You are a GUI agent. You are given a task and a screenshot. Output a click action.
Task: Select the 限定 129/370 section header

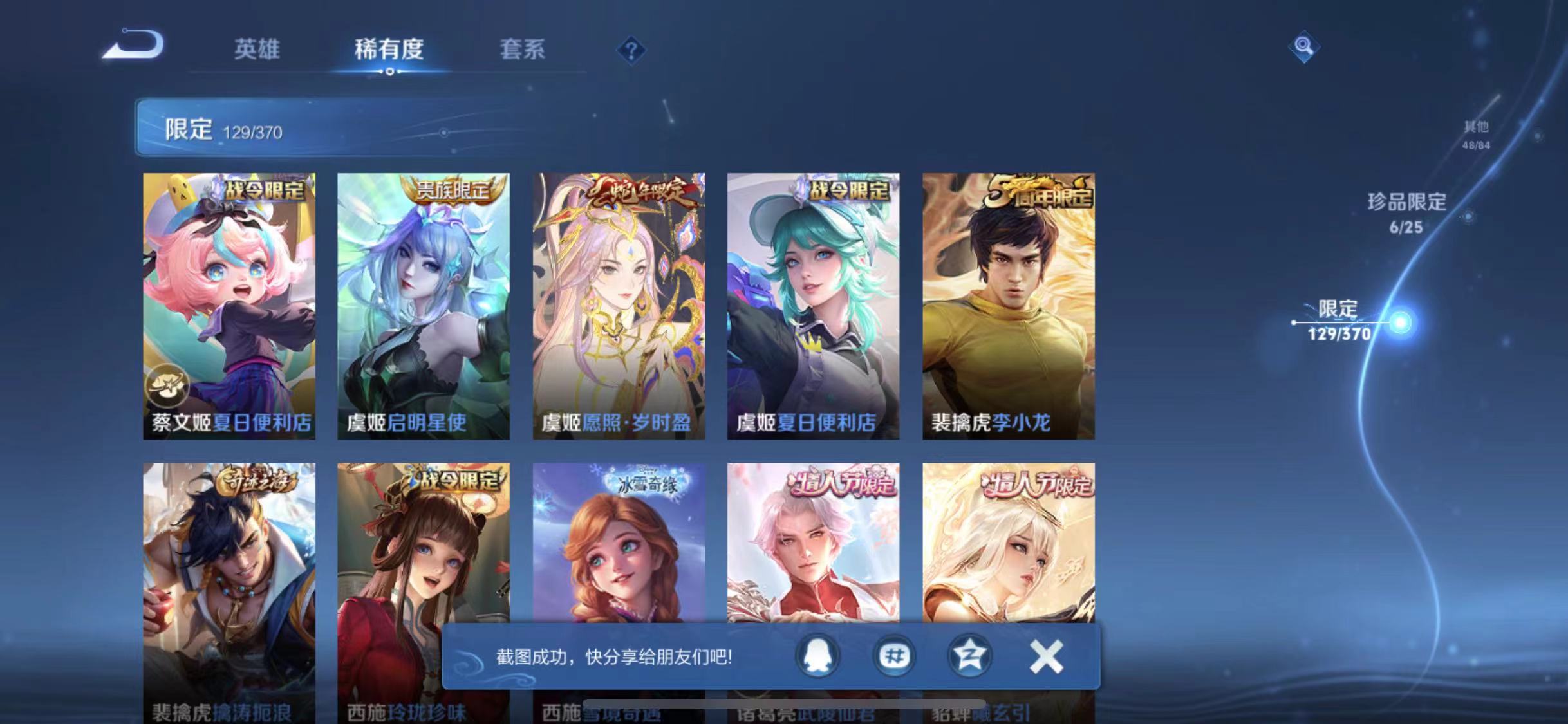(x=225, y=129)
